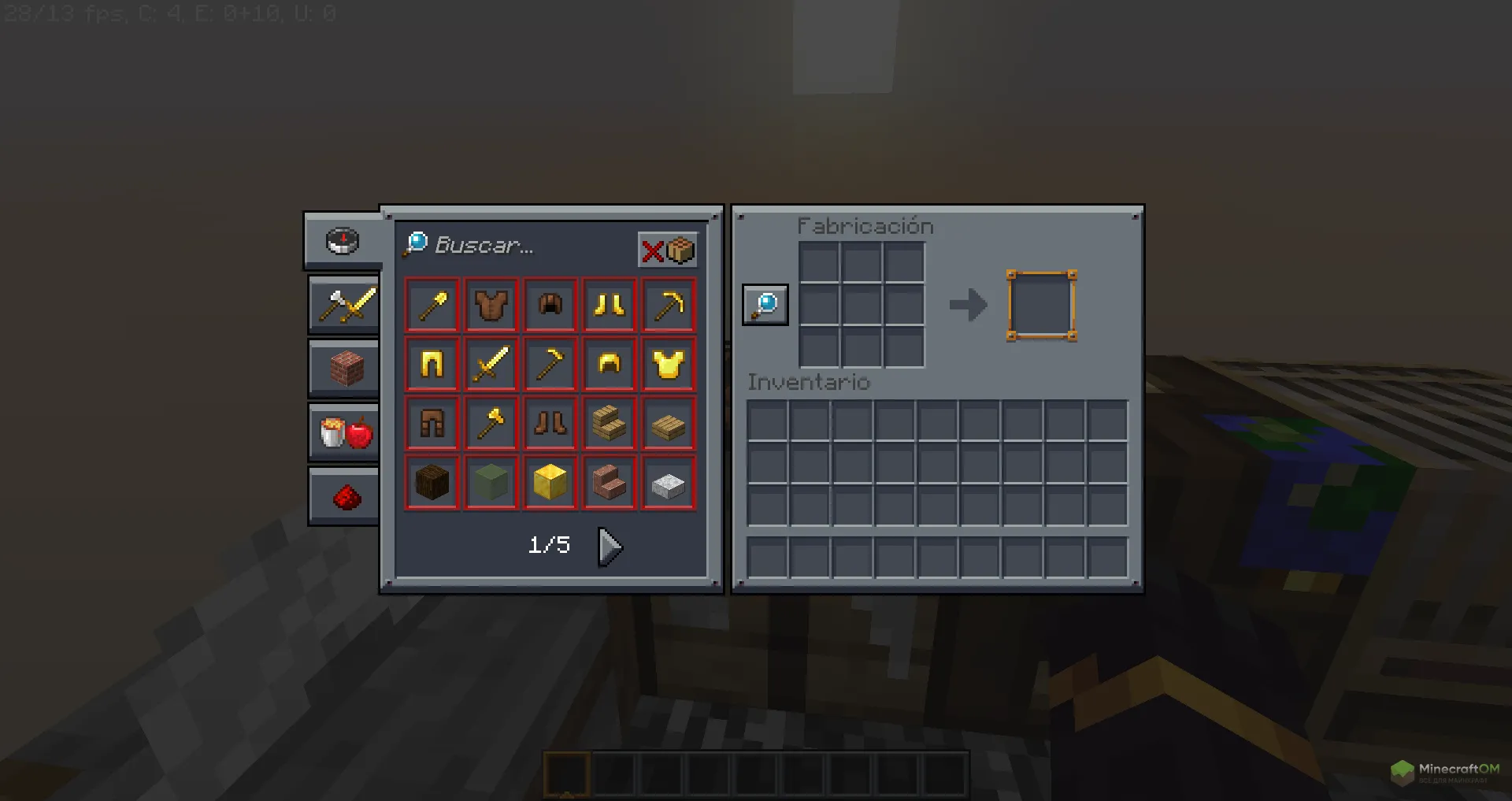Select the golden shovel recipe
The image size is (1512, 801).
click(432, 305)
